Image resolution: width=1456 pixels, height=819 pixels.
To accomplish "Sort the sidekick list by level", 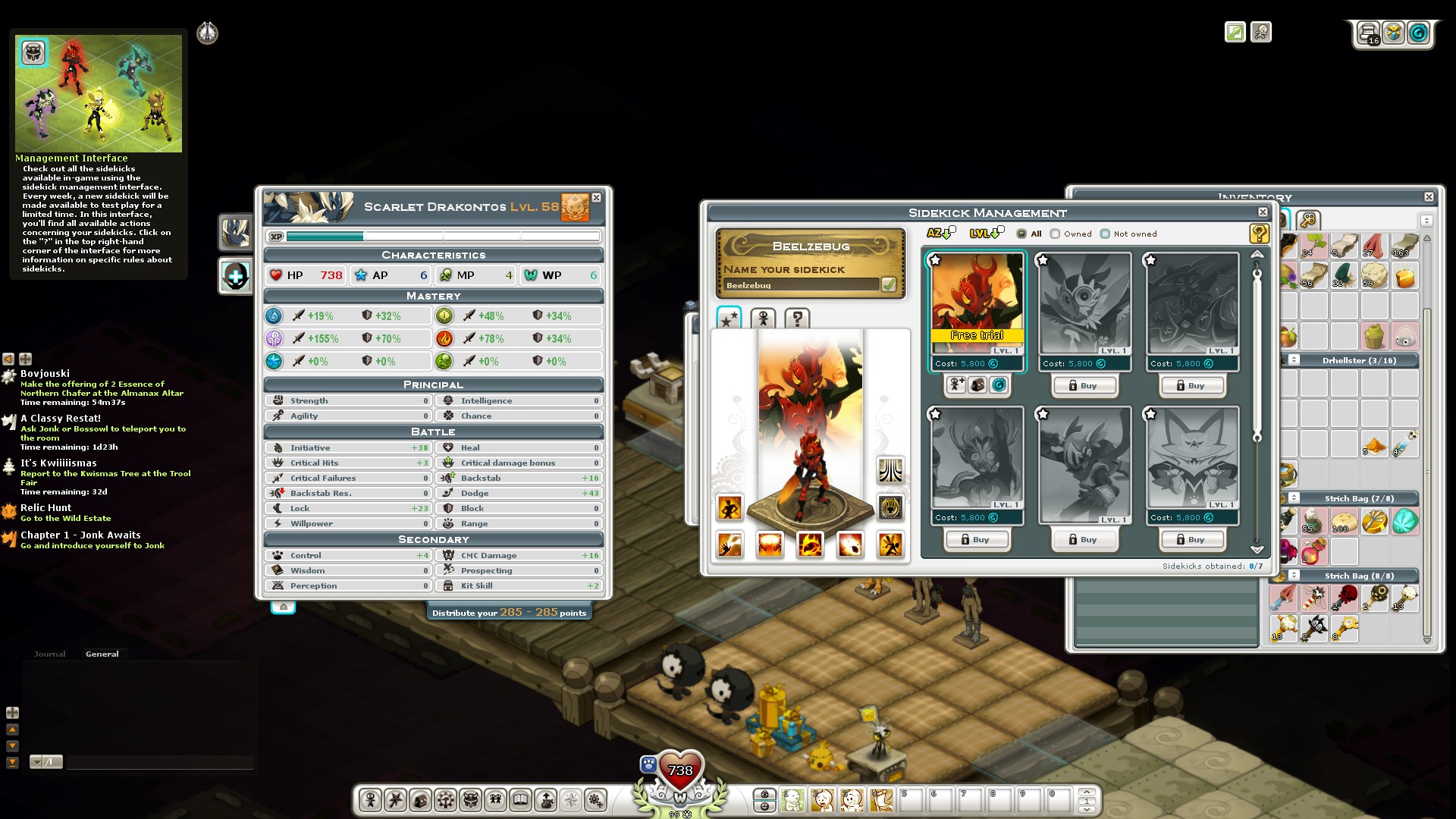I will (x=984, y=234).
